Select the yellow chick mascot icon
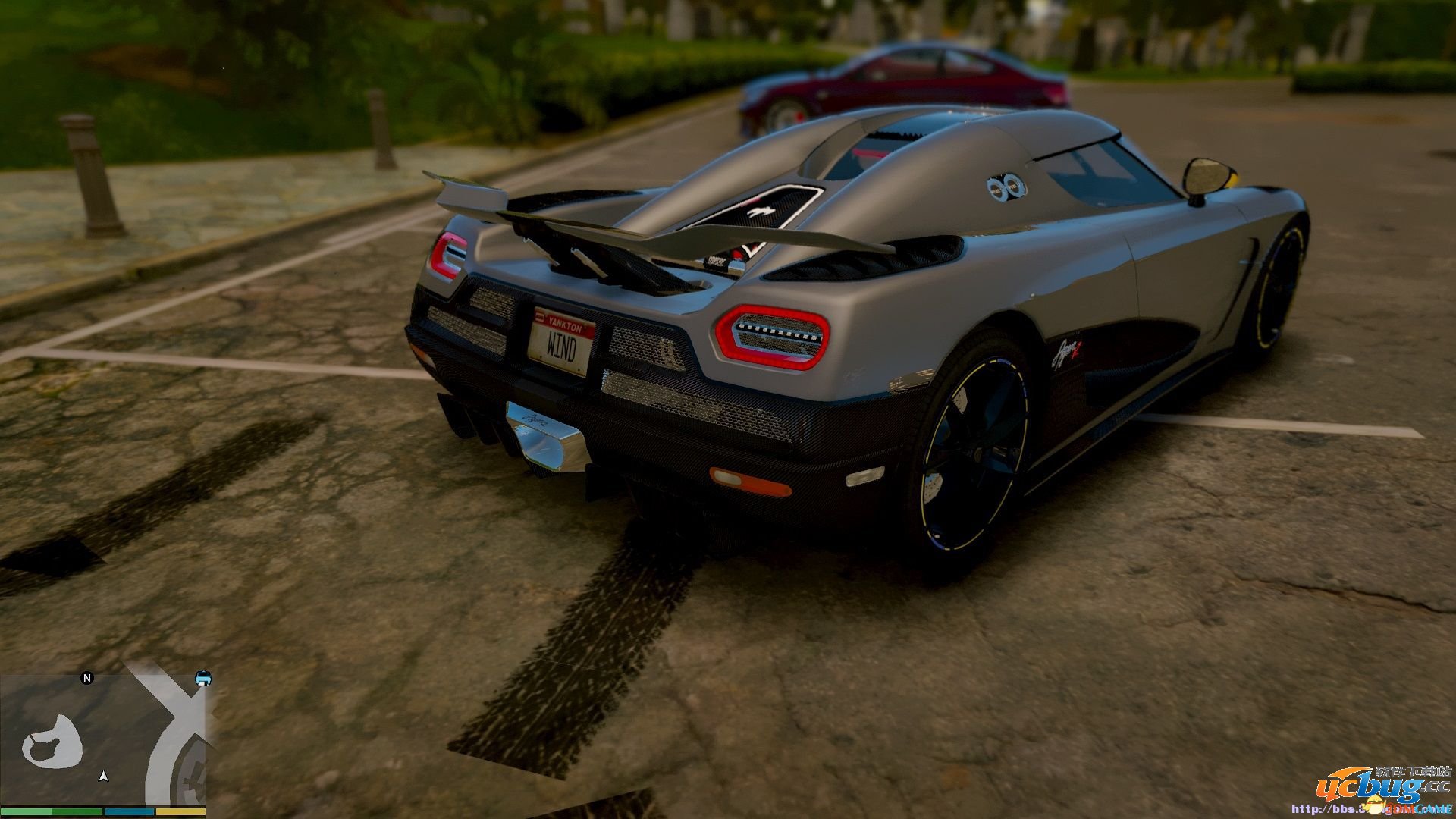 coord(1373,805)
